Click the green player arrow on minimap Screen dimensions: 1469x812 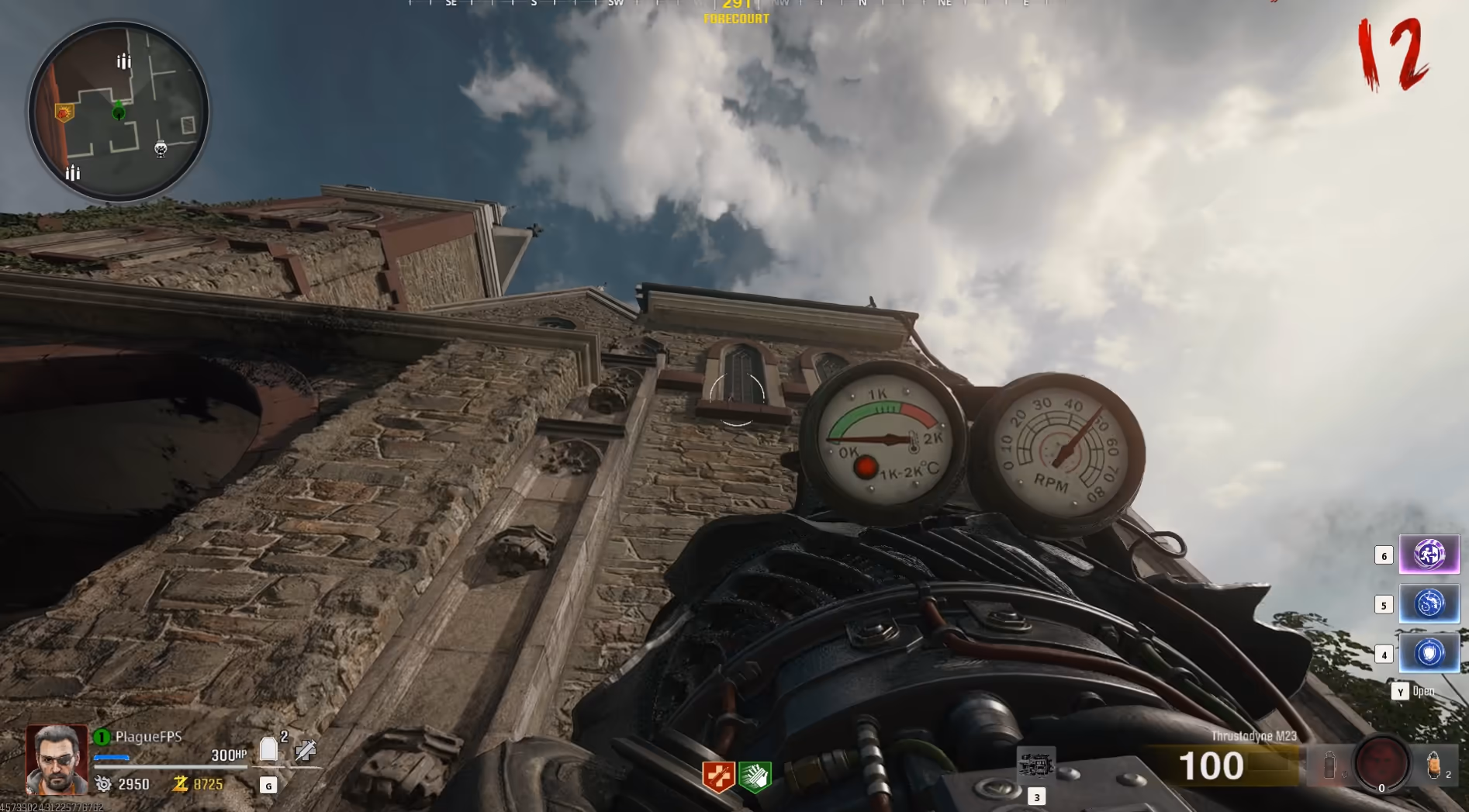point(119,112)
